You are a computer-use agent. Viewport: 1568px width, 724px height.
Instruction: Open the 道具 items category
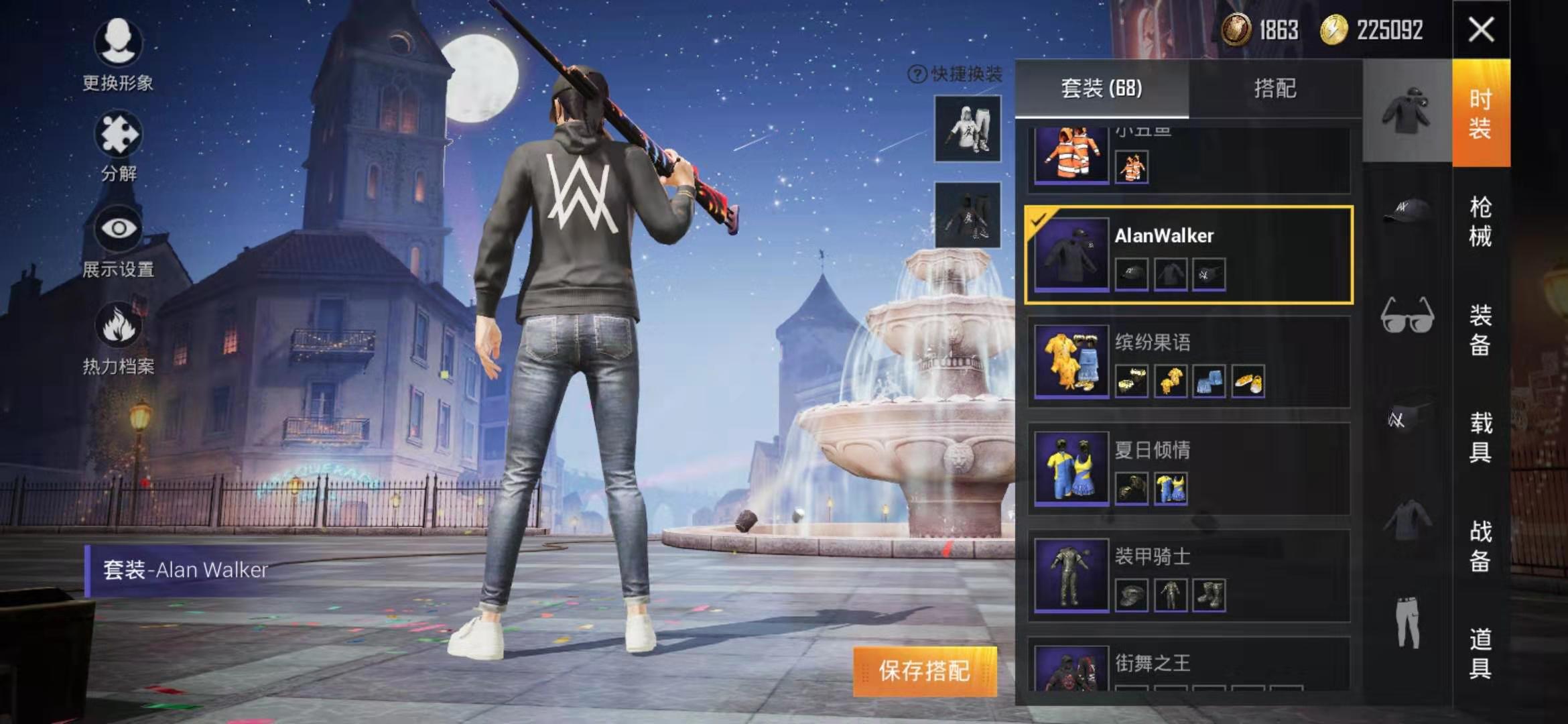(1480, 653)
